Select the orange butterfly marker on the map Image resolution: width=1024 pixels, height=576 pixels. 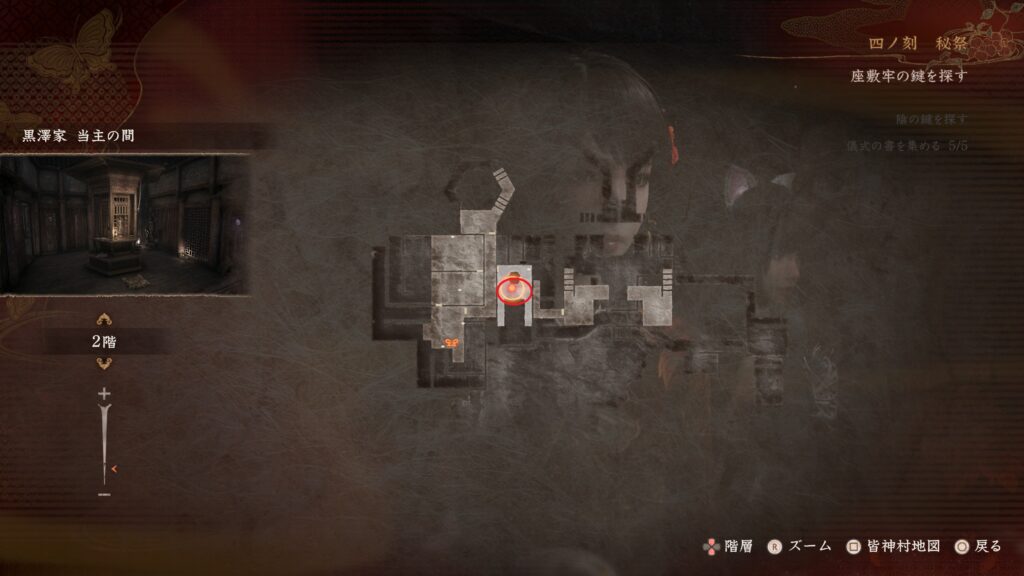tap(452, 343)
